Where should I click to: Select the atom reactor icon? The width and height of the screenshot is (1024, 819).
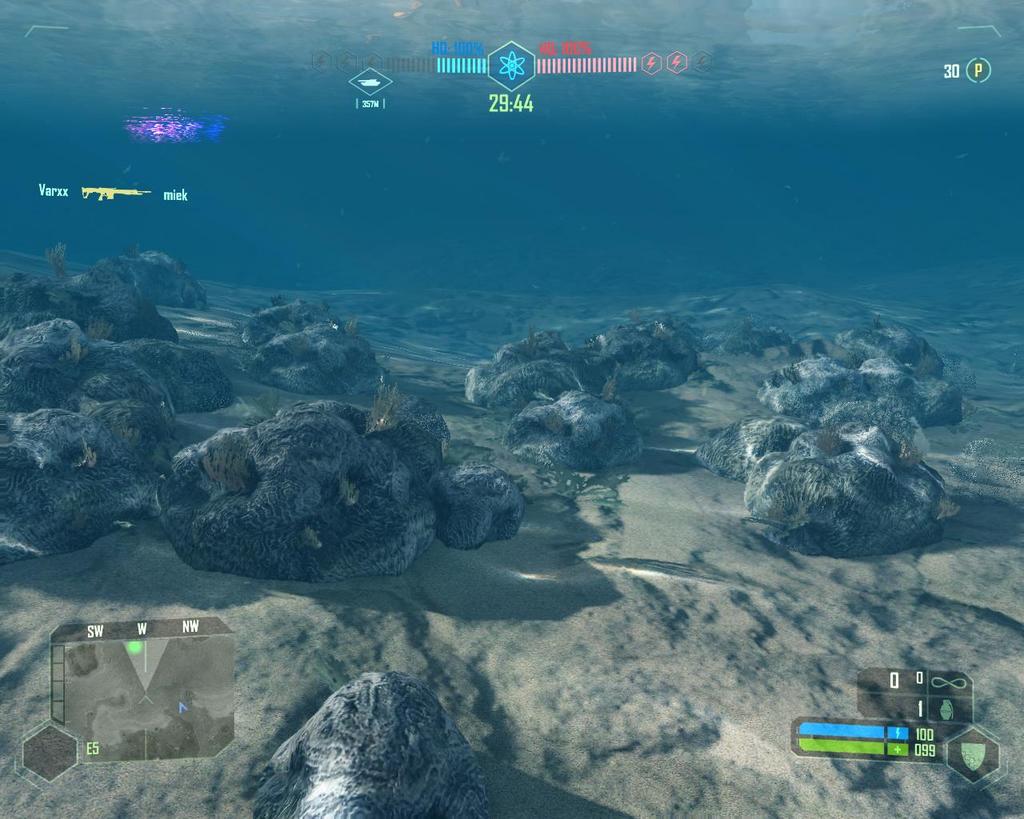511,66
